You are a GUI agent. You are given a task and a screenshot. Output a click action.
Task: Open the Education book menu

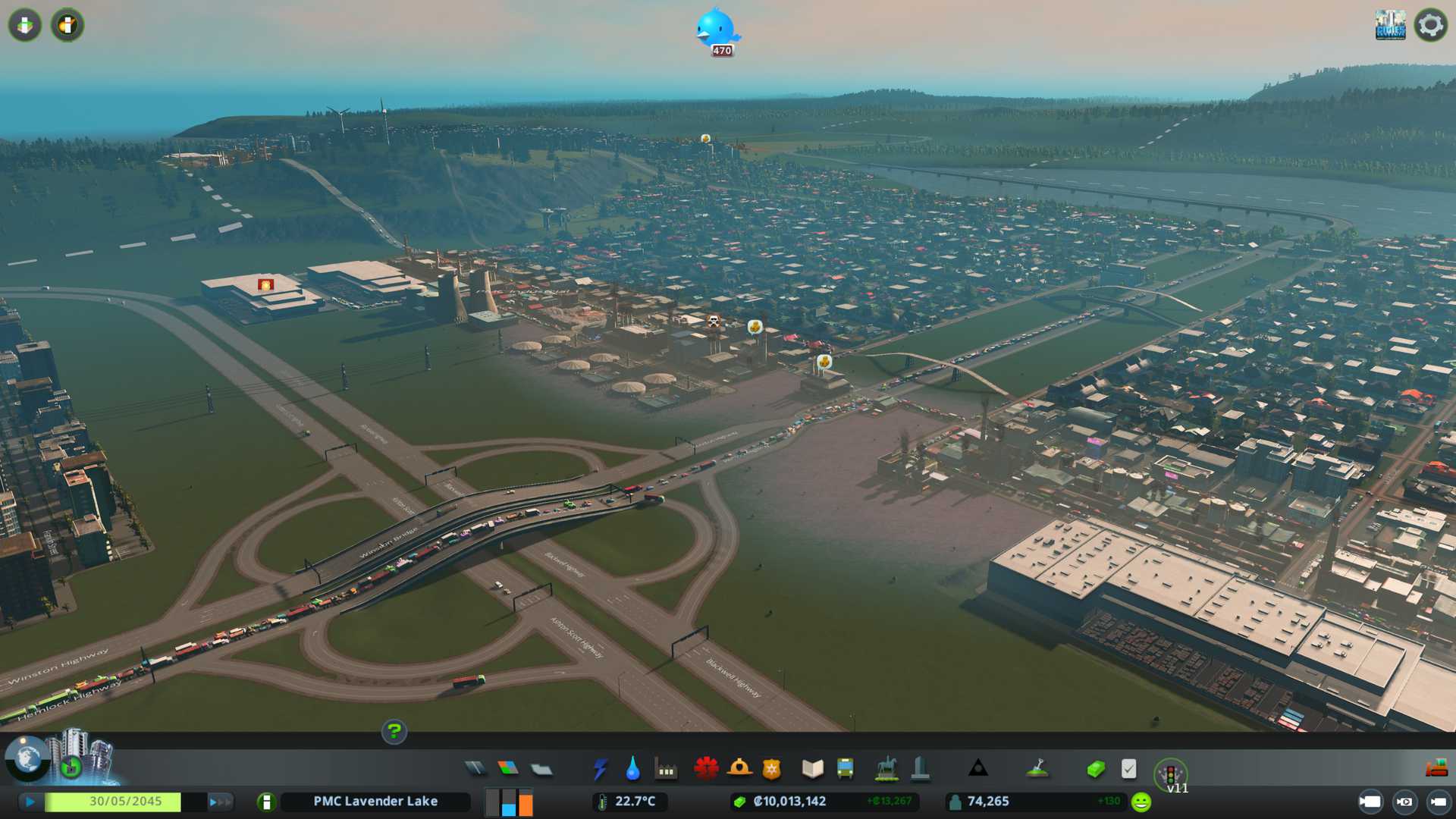[x=812, y=769]
